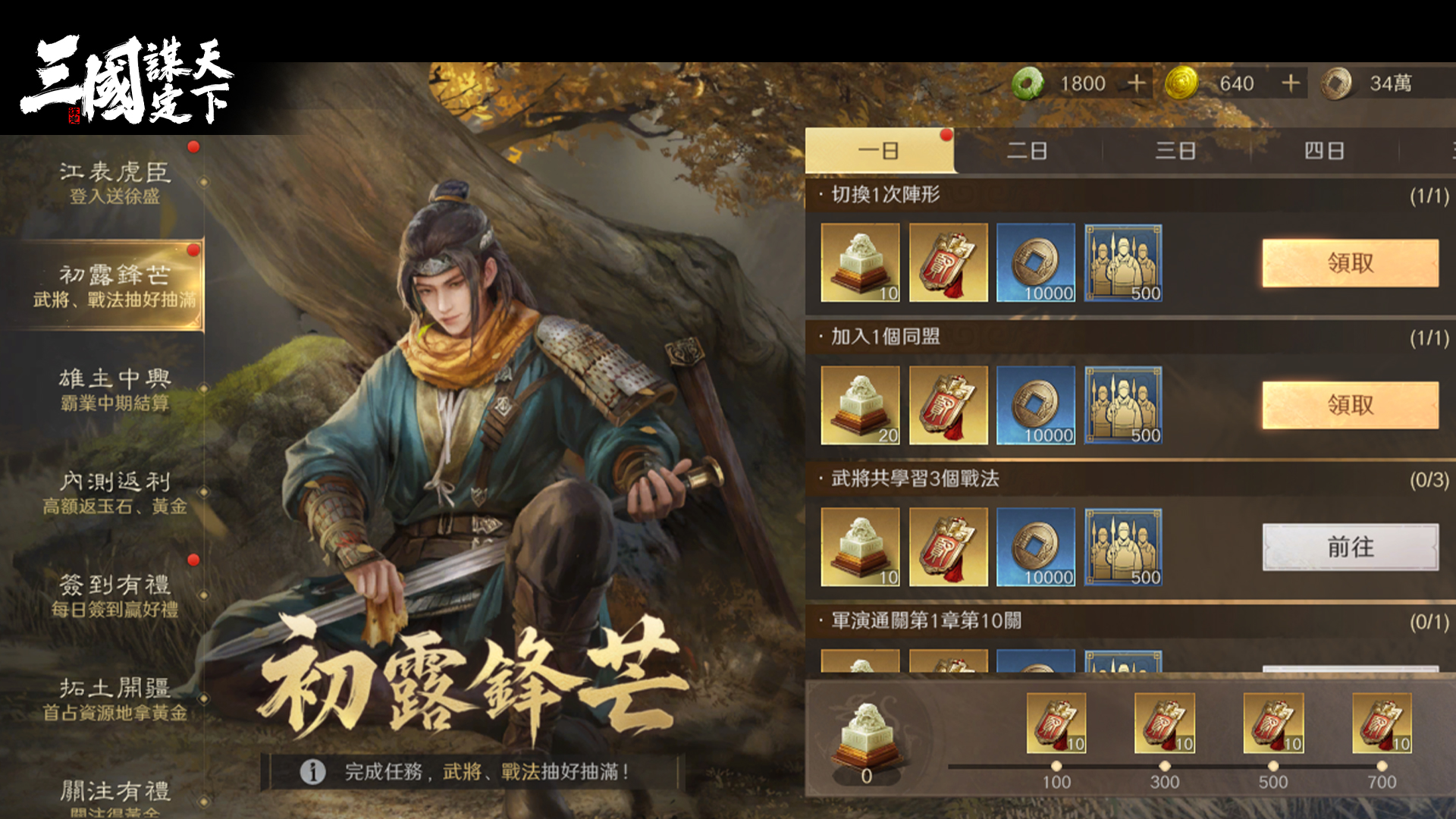This screenshot has width=1456, height=819.
Task: Inspect the 20 jade seal reward icon
Action: pyautogui.click(x=860, y=405)
